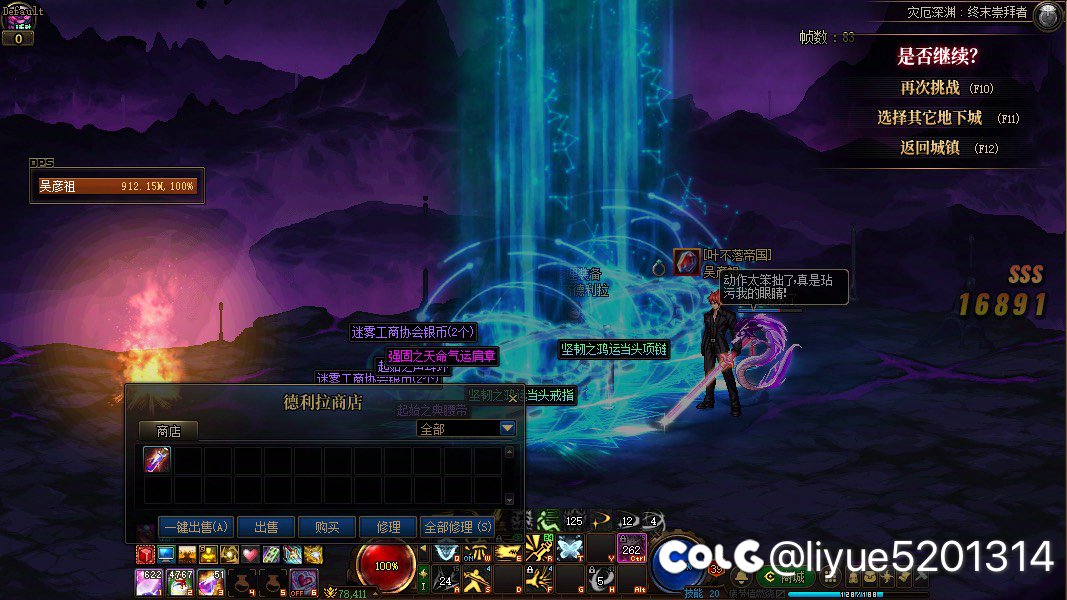
Task: Click the 一键出售(A) button
Action: coord(196,527)
